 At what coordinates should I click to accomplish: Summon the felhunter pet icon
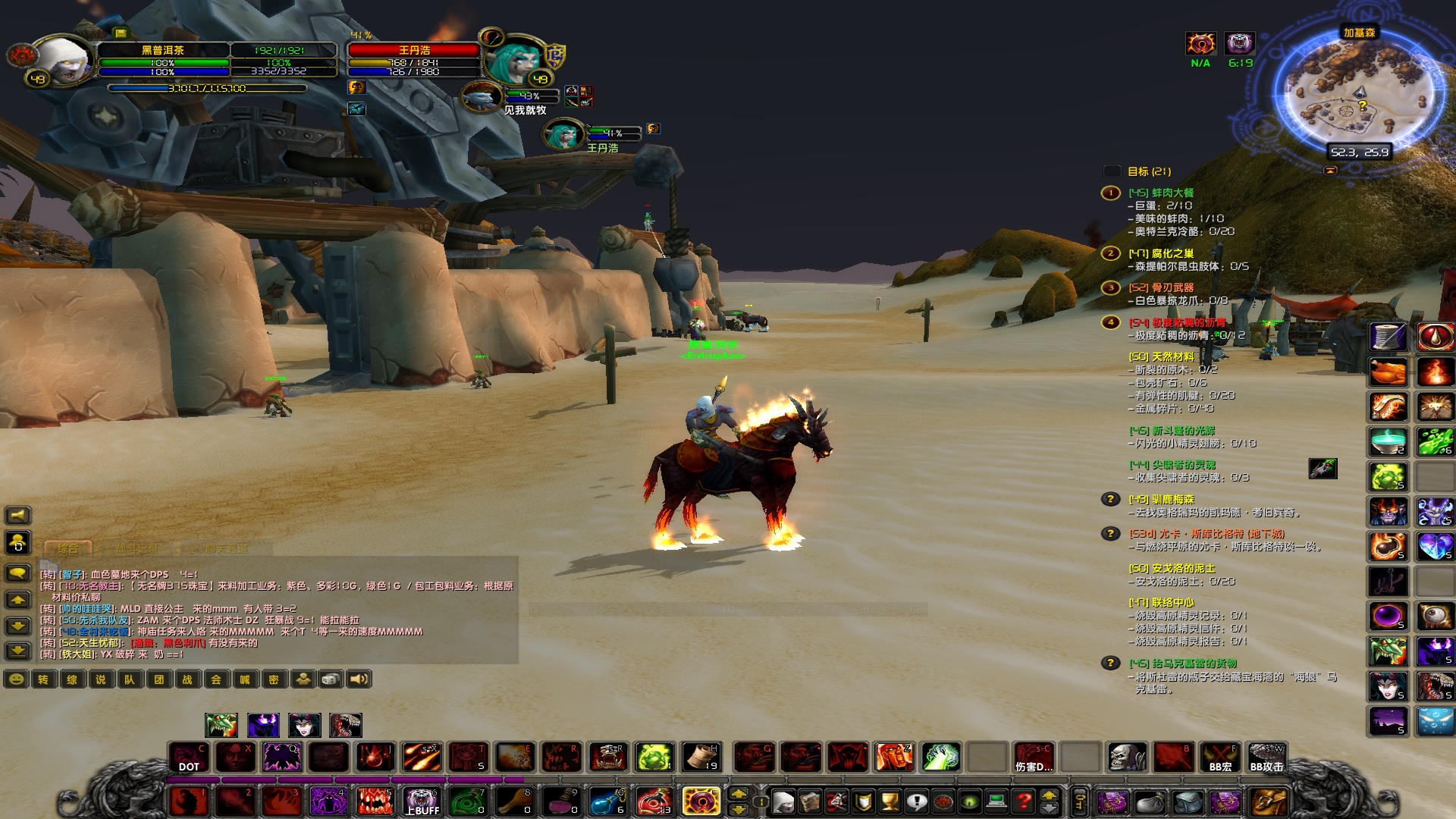pos(346,725)
